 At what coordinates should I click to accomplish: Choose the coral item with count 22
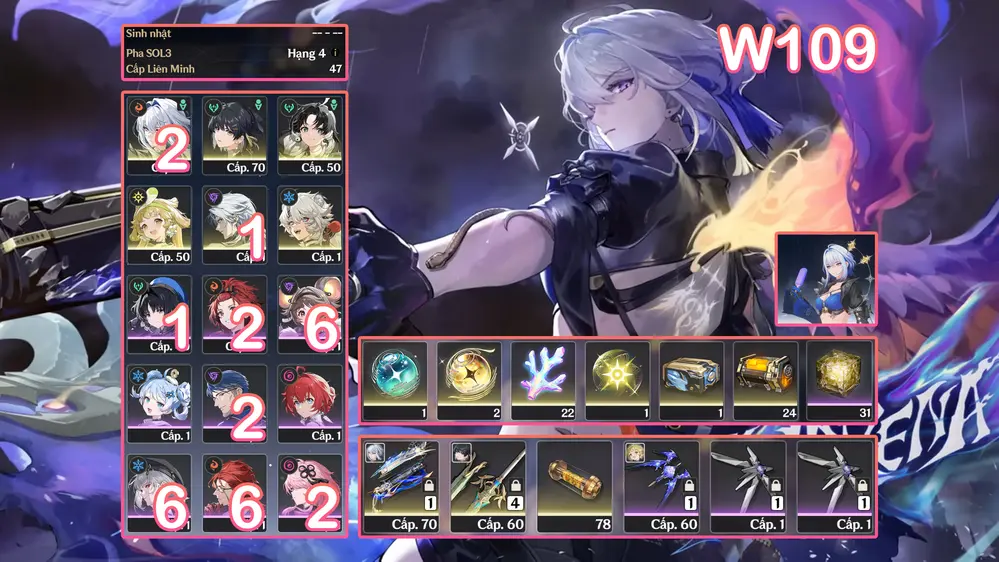pos(542,380)
